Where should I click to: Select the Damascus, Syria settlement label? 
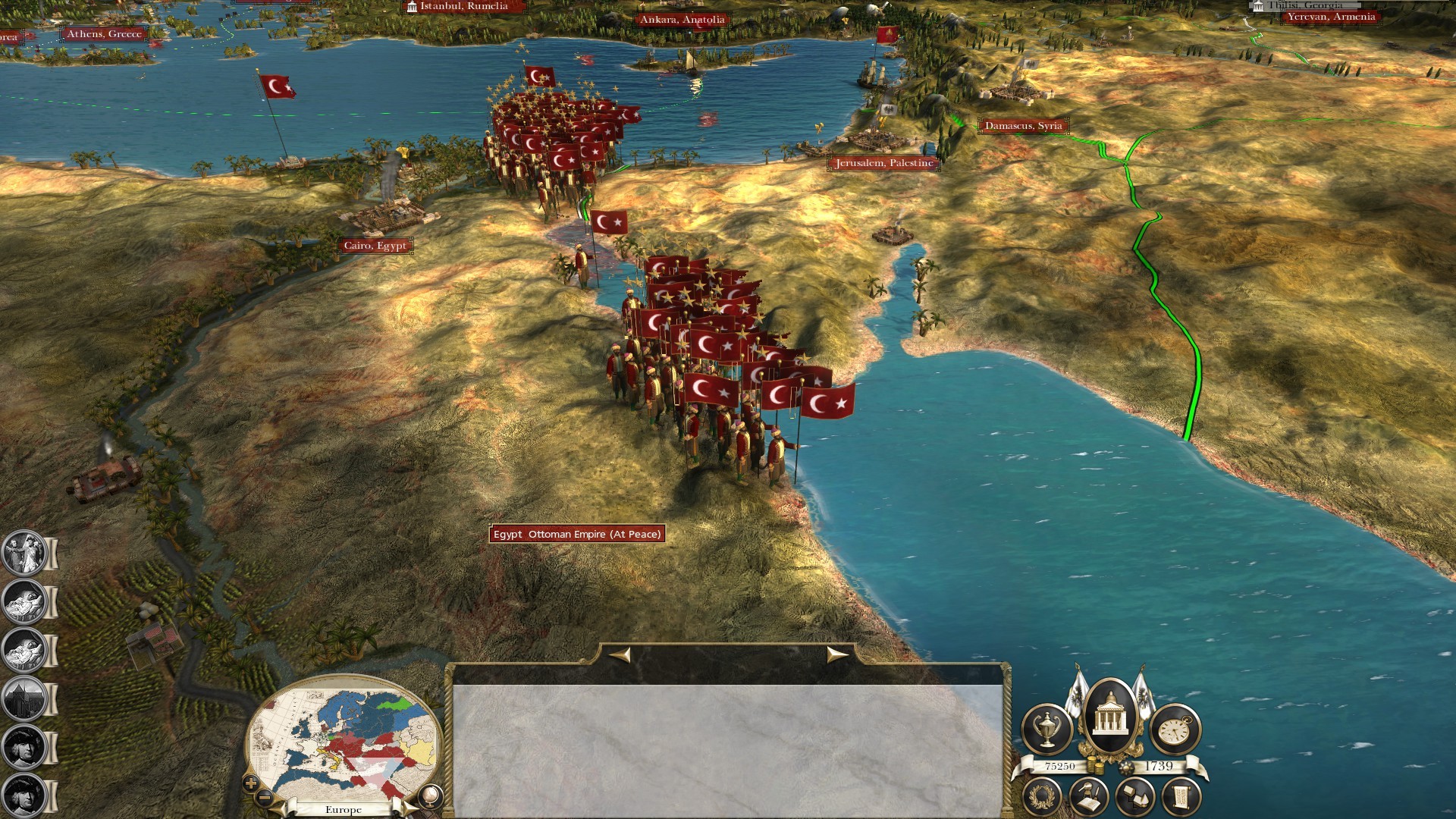[x=1023, y=126]
